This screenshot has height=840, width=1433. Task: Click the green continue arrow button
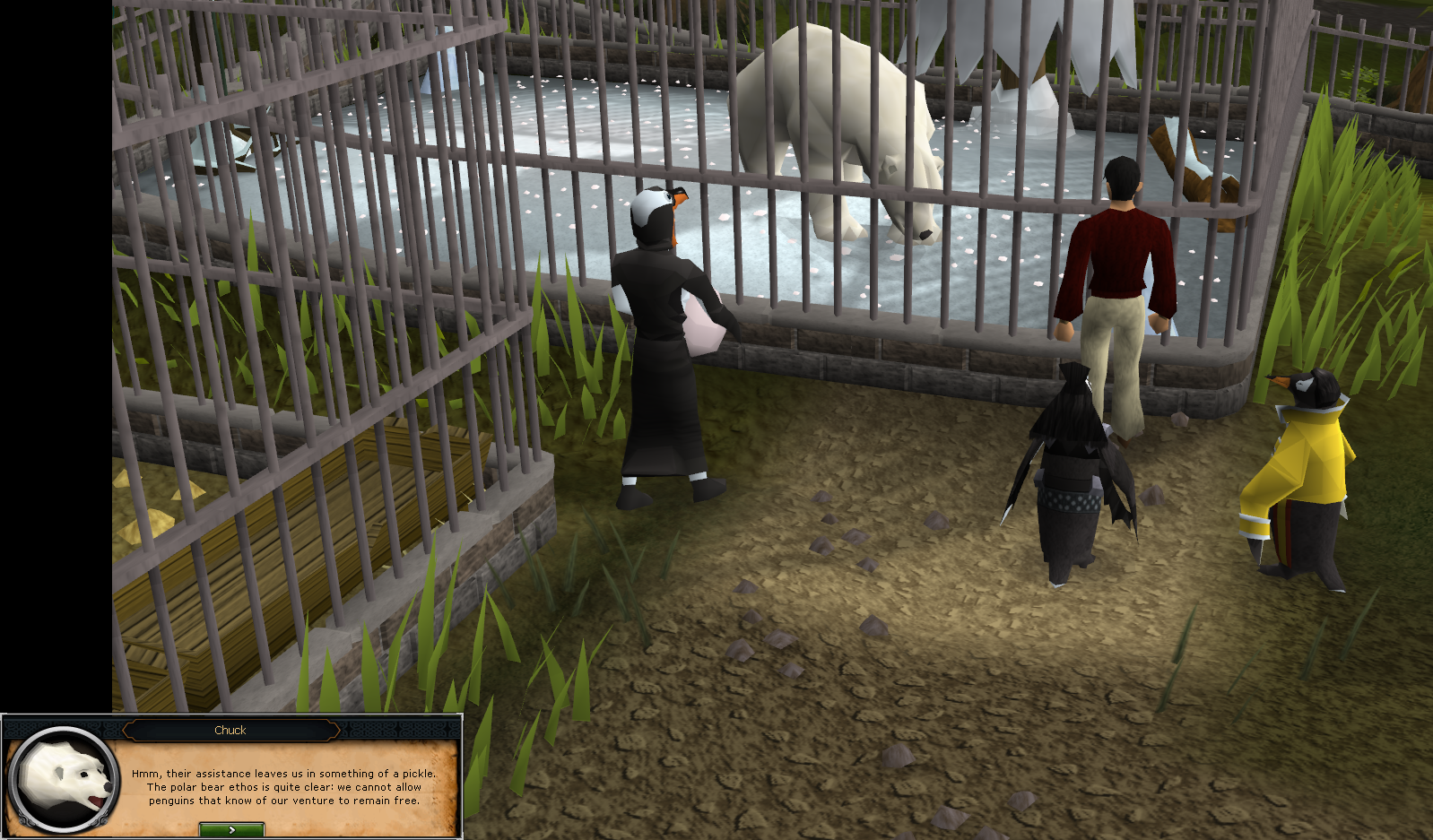(x=231, y=830)
